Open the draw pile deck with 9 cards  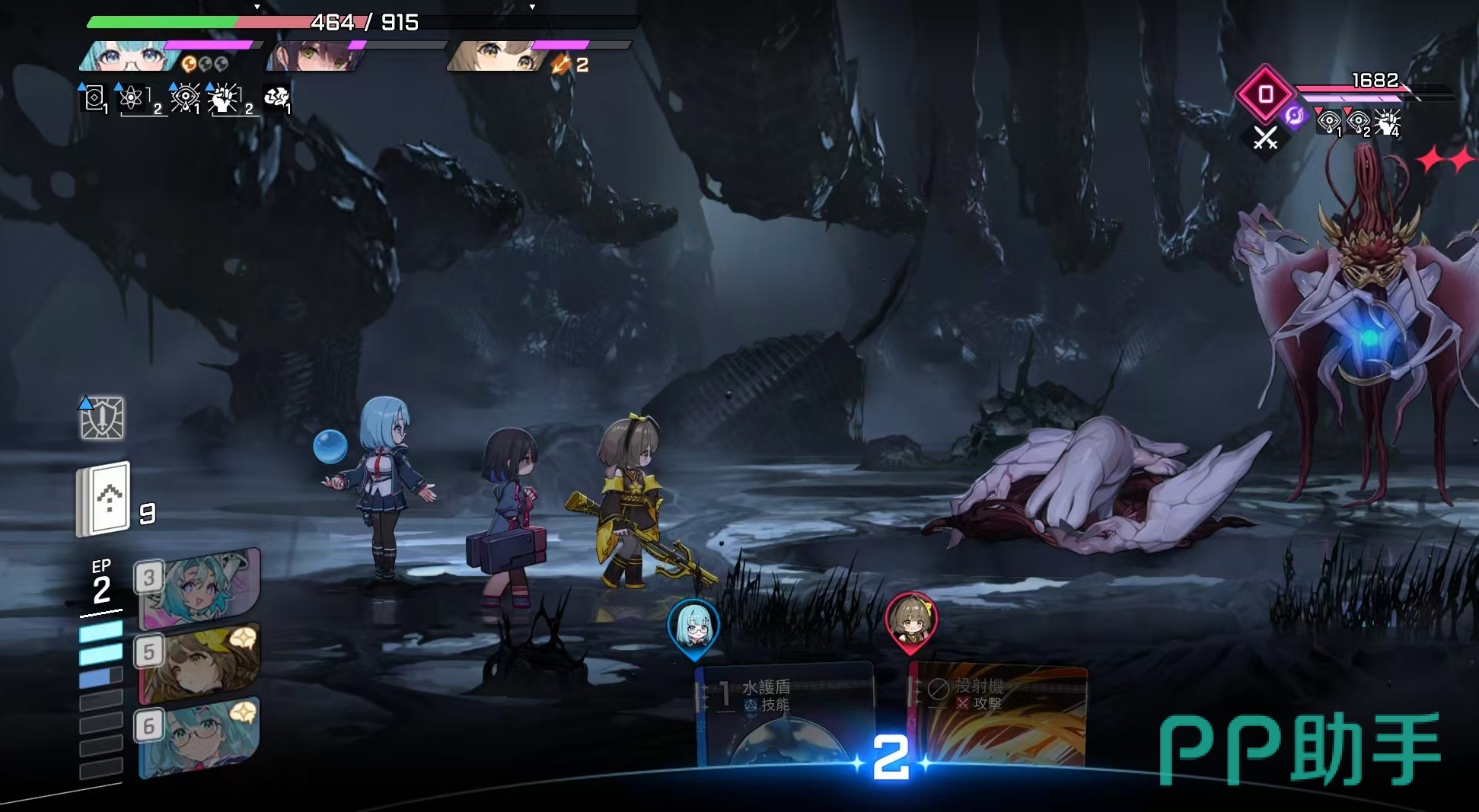pos(104,499)
